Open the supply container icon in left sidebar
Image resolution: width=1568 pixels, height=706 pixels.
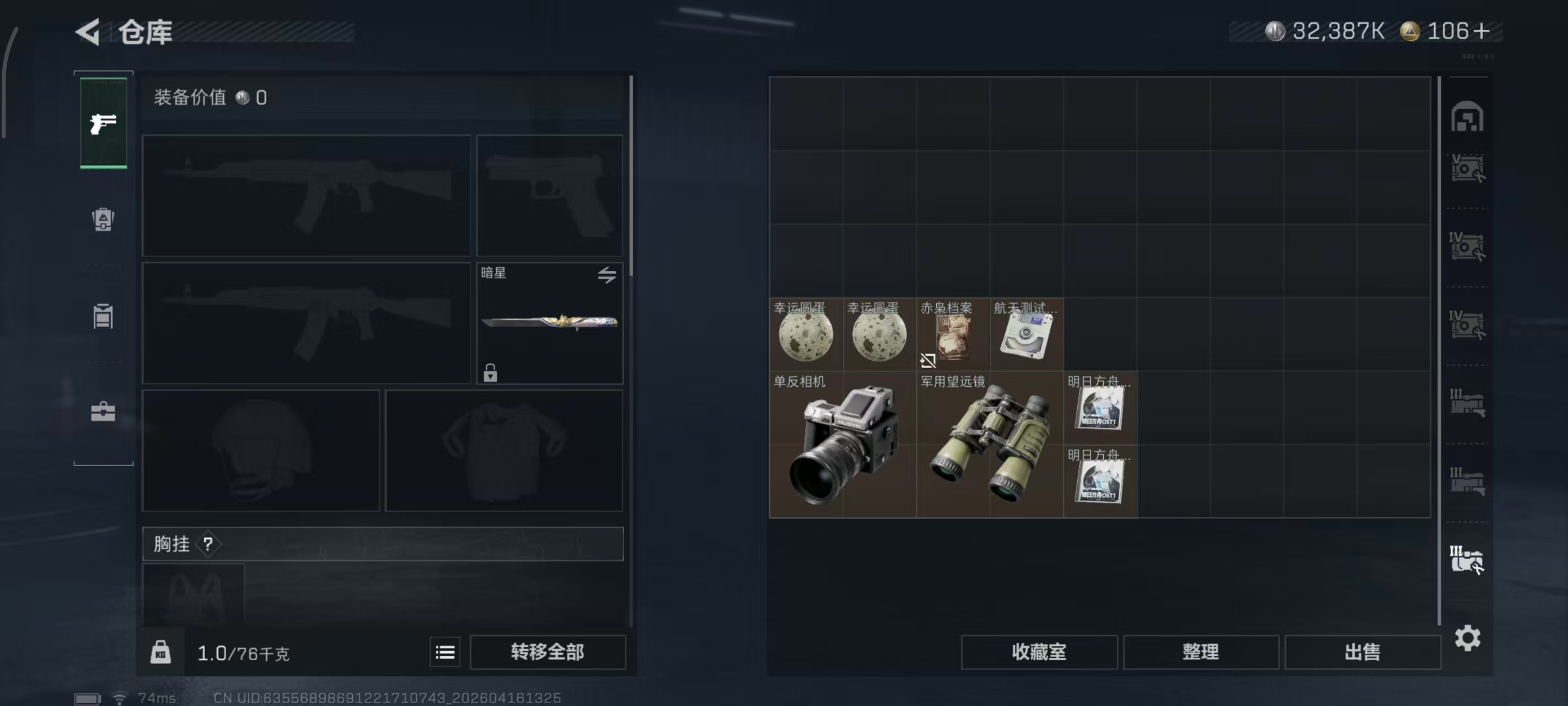103,317
